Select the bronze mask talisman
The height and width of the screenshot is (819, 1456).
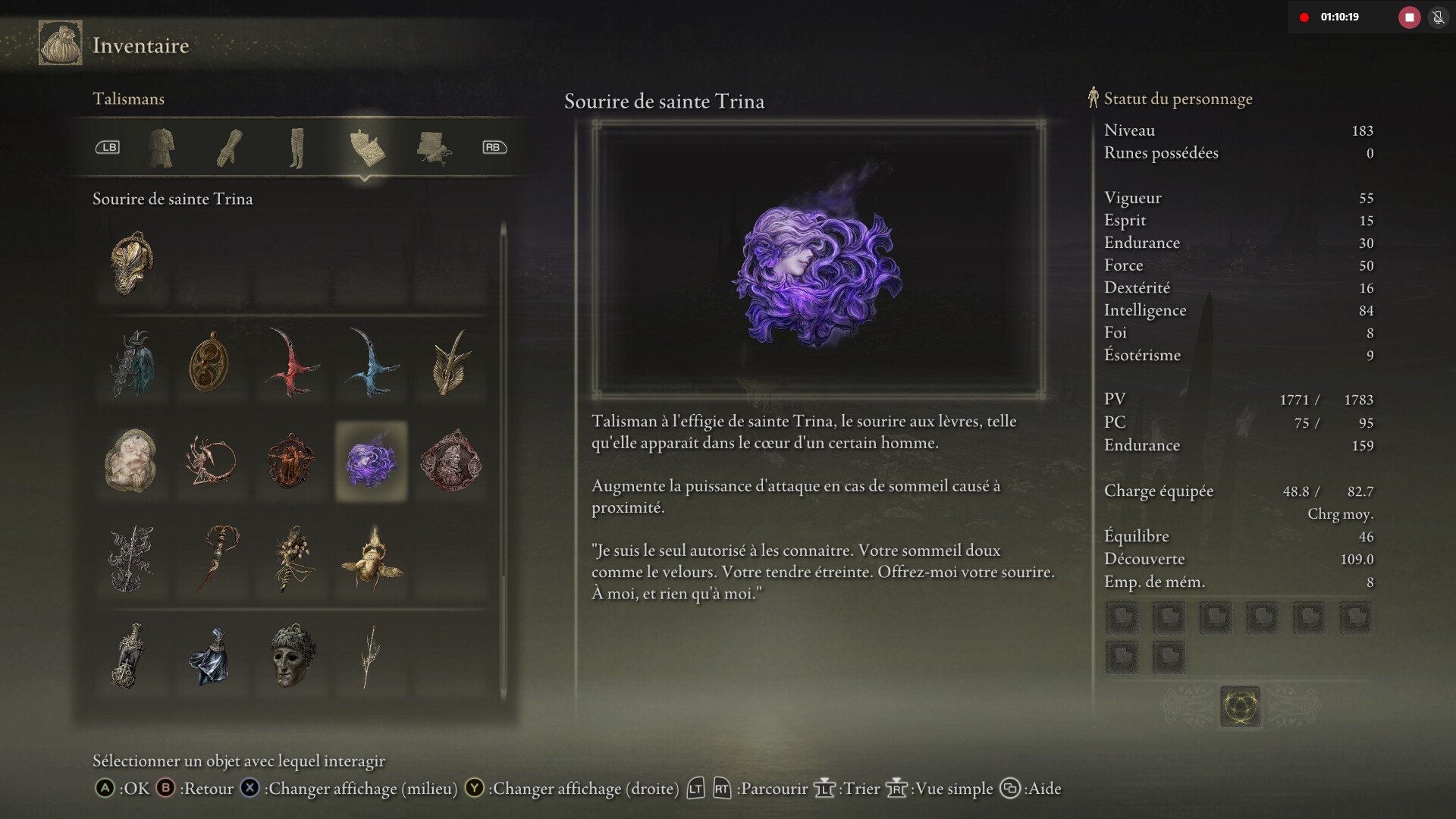click(x=291, y=656)
